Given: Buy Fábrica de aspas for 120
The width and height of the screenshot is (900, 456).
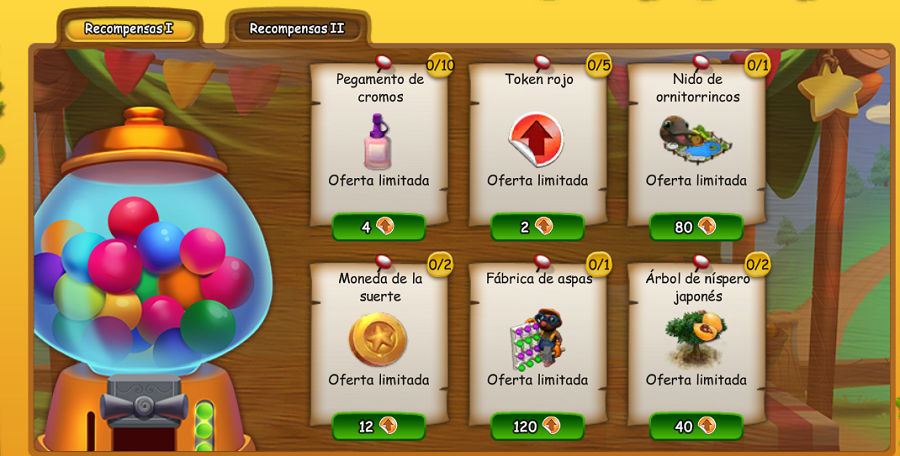Looking at the screenshot, I should [537, 426].
